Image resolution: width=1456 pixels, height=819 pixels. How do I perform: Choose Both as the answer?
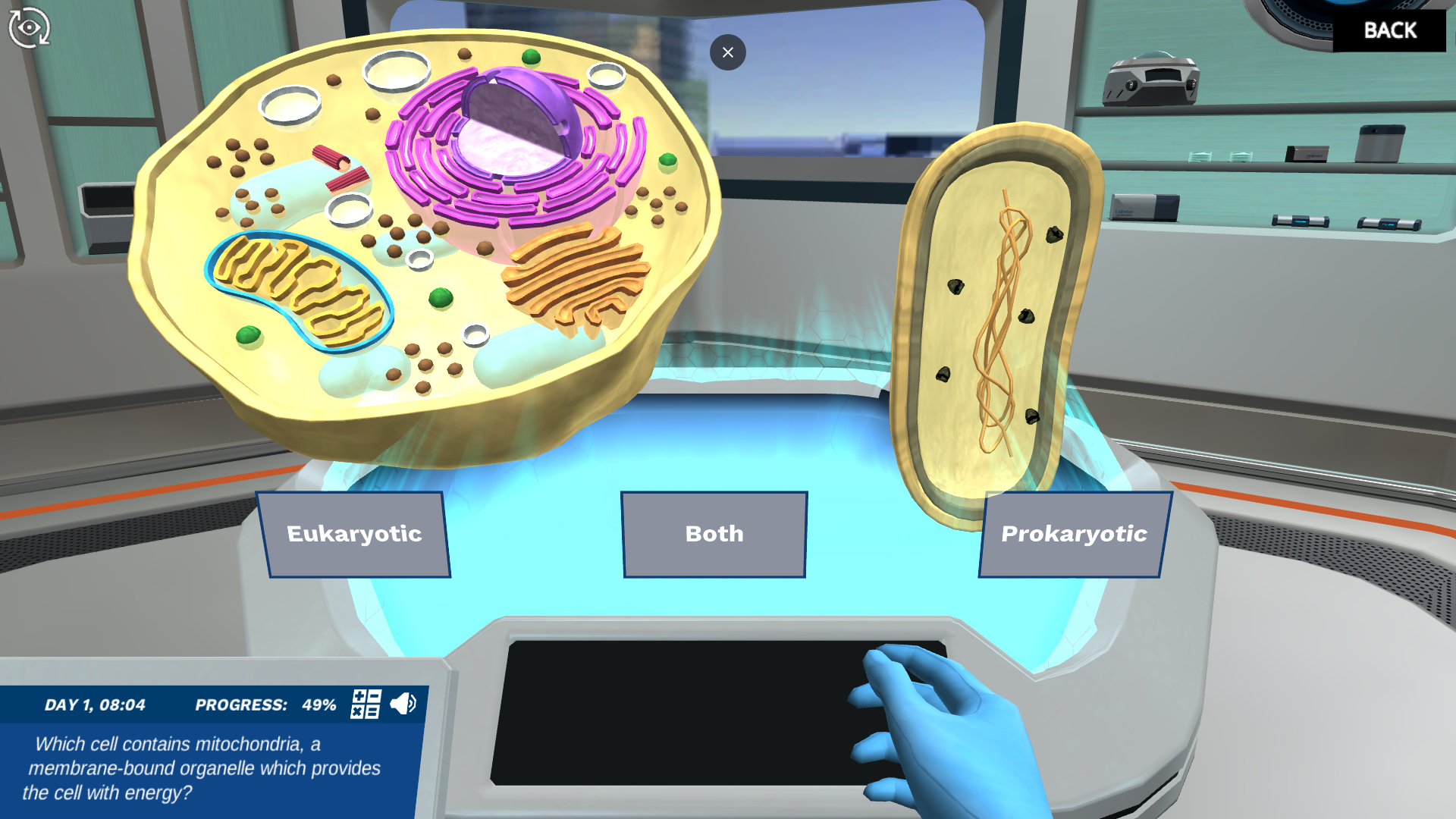click(x=714, y=534)
